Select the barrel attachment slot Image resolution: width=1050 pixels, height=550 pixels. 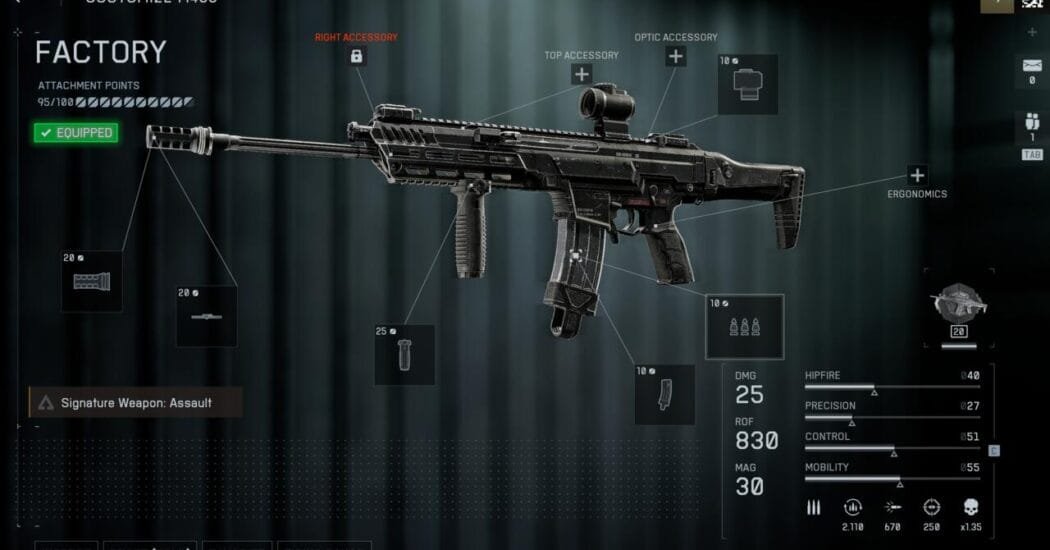pos(207,316)
